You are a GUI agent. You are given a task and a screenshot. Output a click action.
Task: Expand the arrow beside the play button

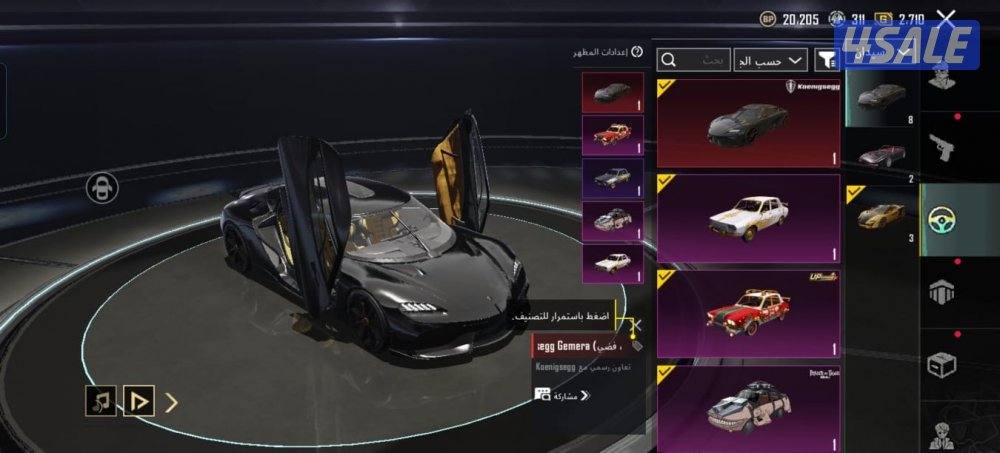(172, 403)
